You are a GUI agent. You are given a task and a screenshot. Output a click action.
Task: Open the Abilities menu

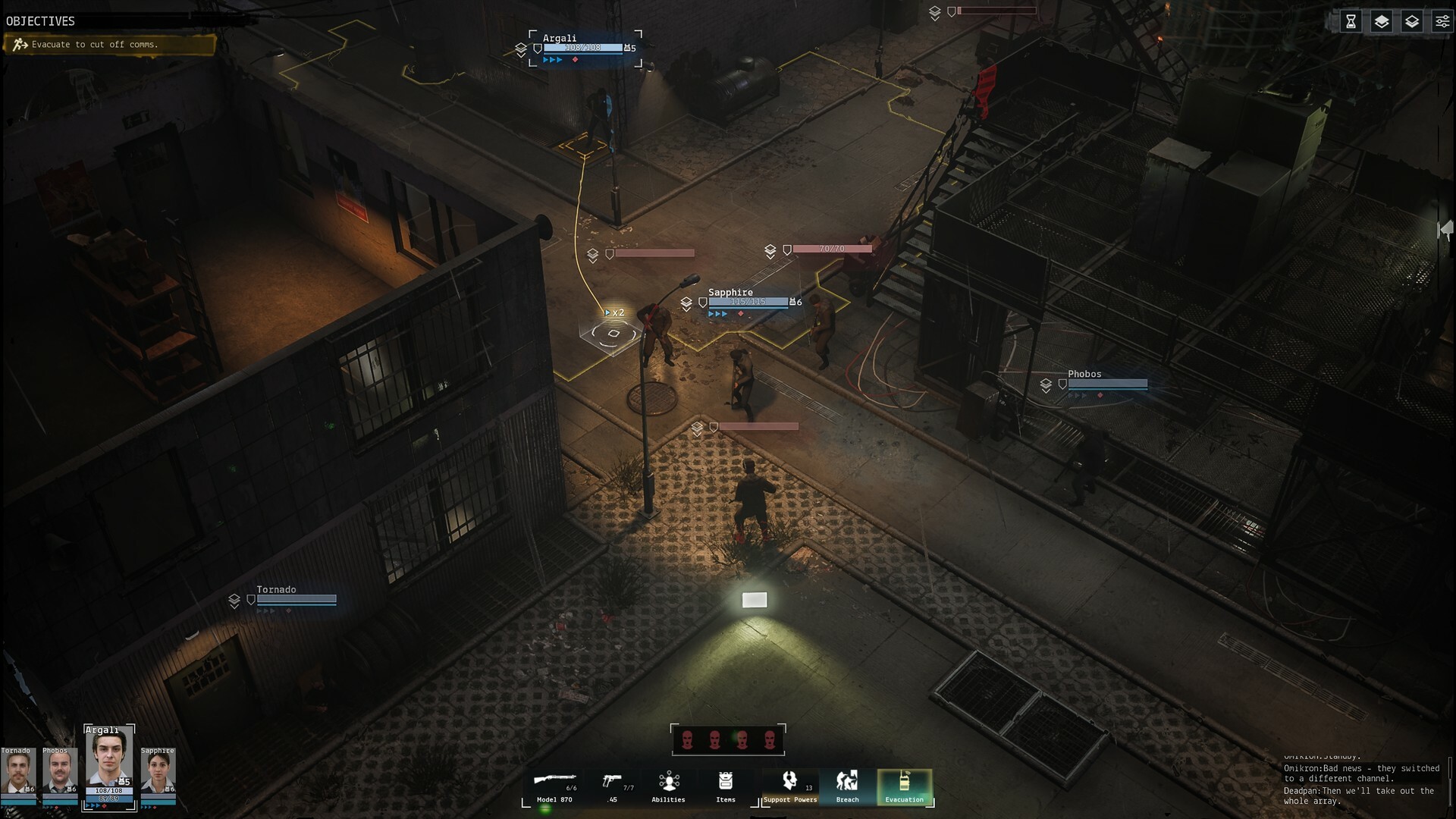coord(668,786)
